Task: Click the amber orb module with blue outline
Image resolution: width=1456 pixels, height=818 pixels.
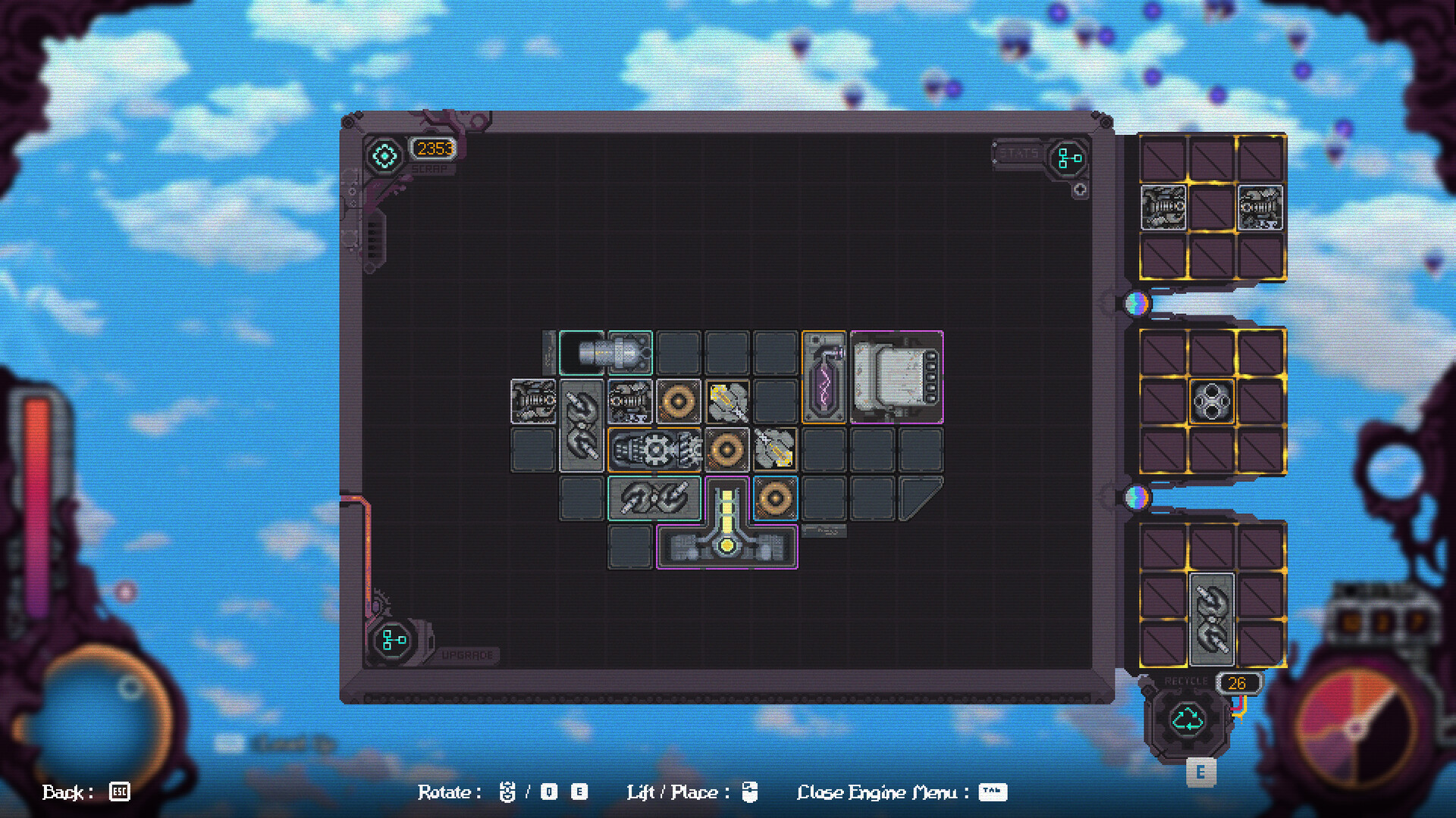Action: pyautogui.click(x=775, y=497)
